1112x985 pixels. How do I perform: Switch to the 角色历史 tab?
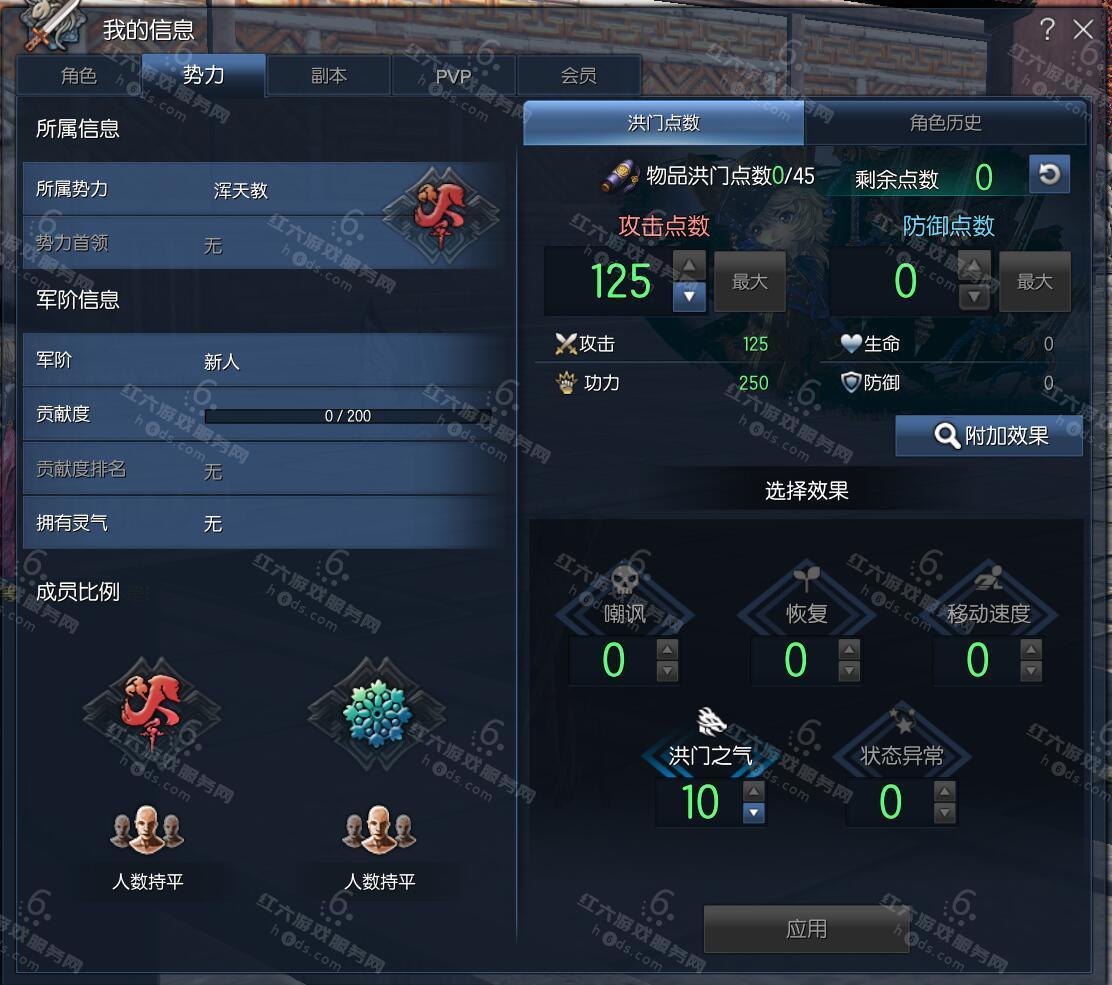(x=945, y=123)
